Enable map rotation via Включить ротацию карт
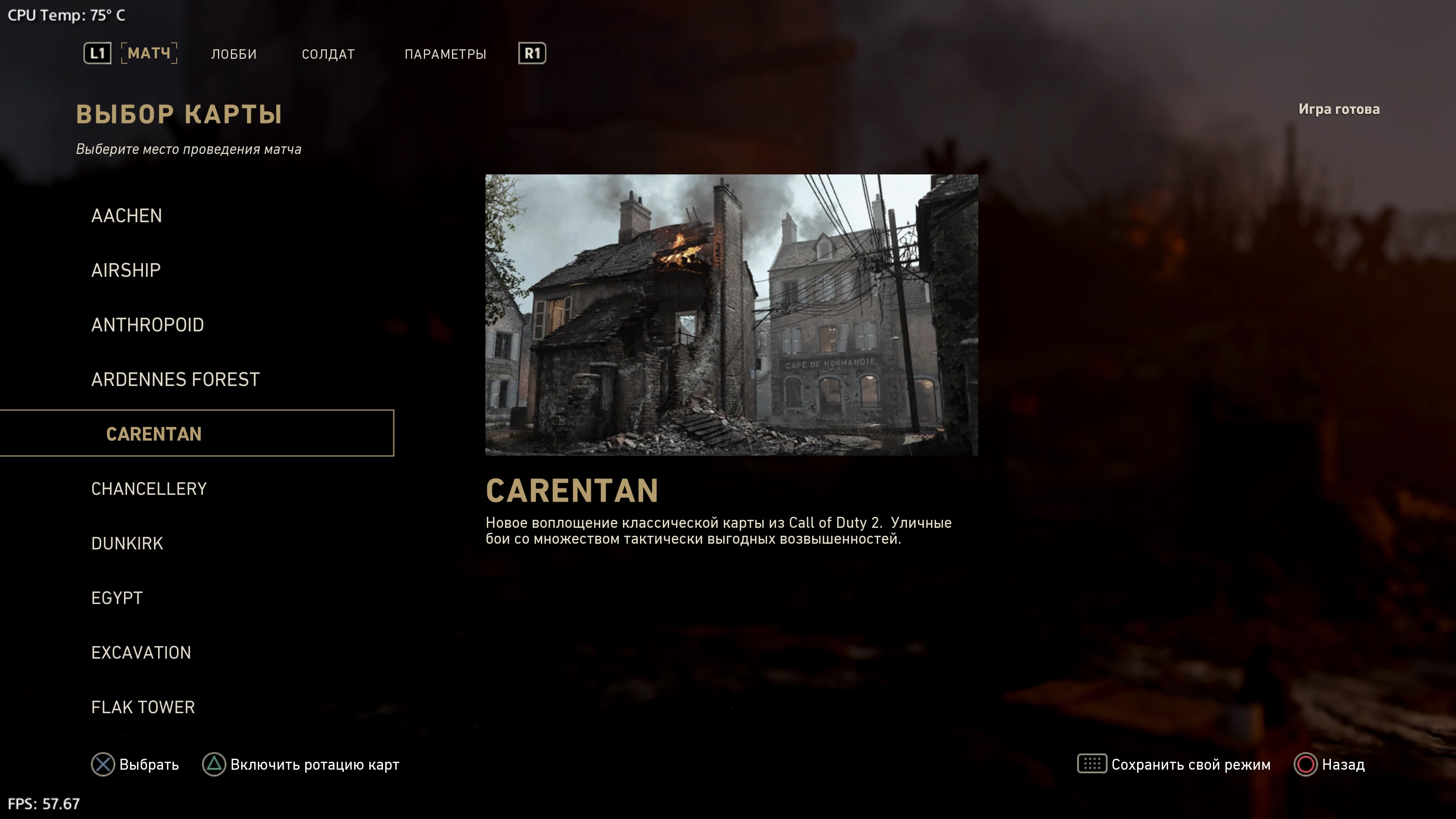This screenshot has width=1456, height=819. pyautogui.click(x=301, y=765)
